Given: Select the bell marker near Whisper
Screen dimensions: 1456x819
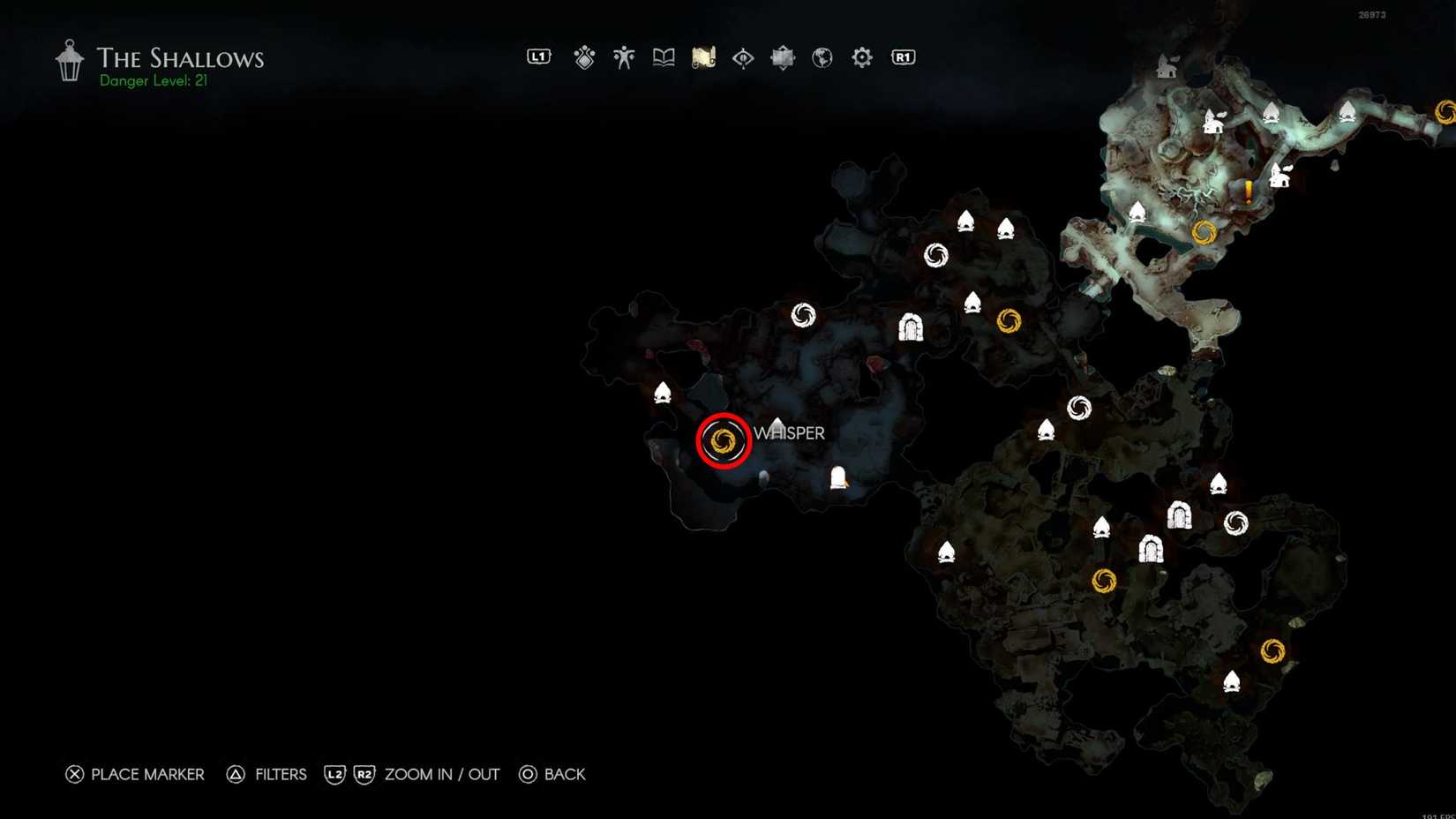Looking at the screenshot, I should [837, 479].
